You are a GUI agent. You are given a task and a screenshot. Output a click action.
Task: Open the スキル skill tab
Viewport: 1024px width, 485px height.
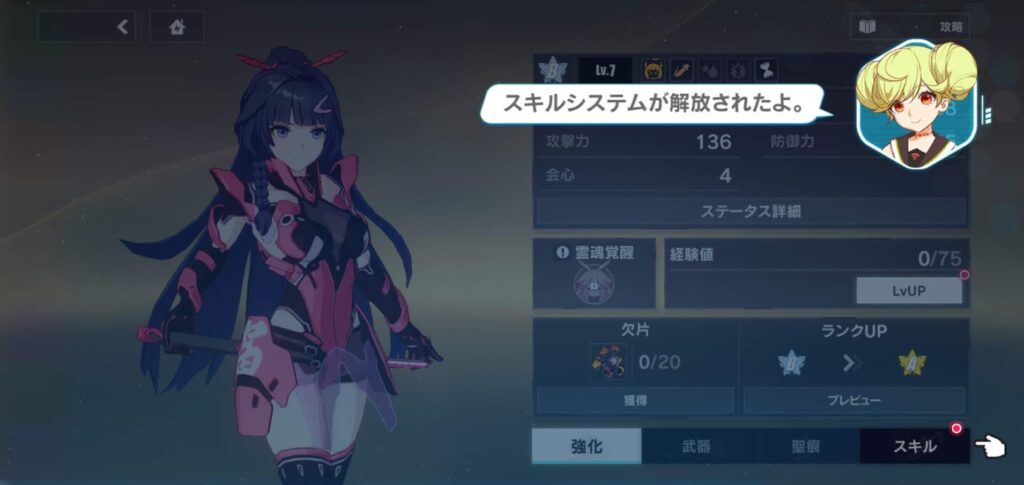(x=914, y=446)
